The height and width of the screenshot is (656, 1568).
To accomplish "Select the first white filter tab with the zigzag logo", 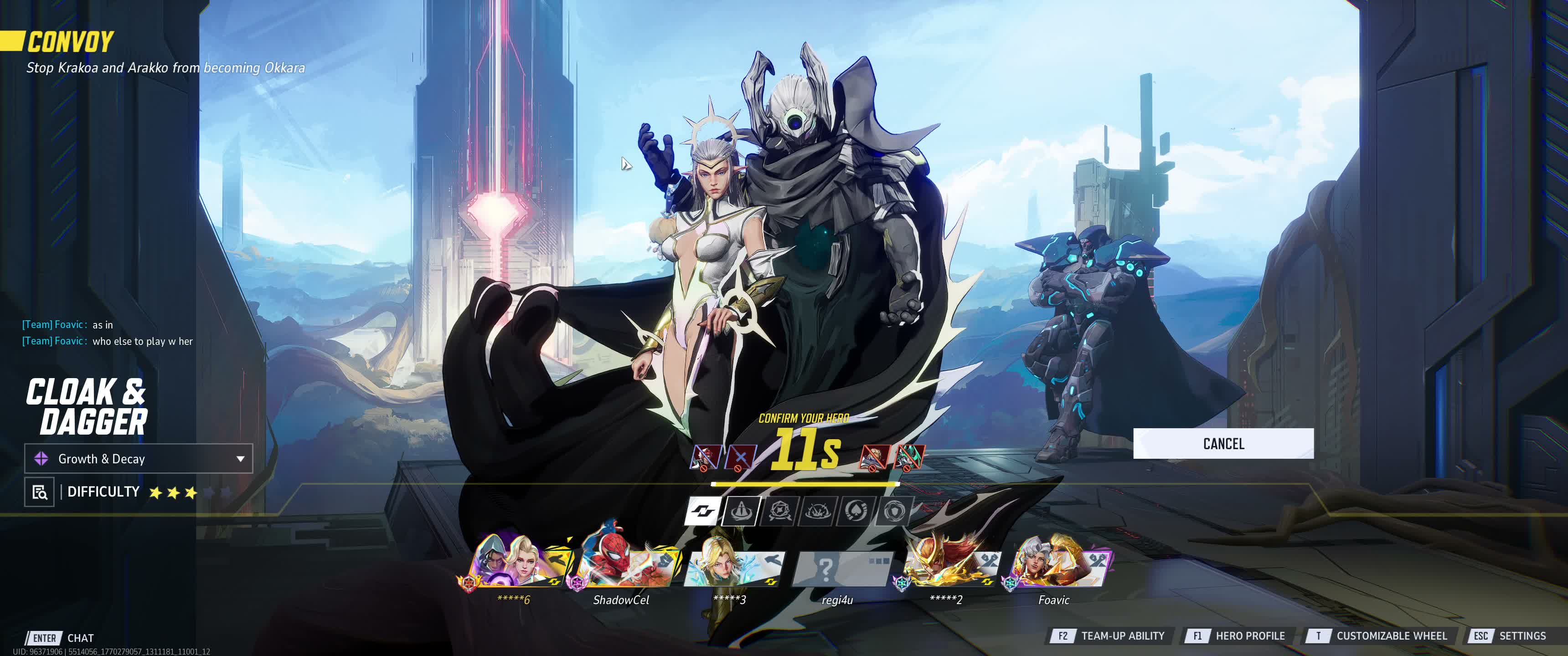I will point(702,511).
